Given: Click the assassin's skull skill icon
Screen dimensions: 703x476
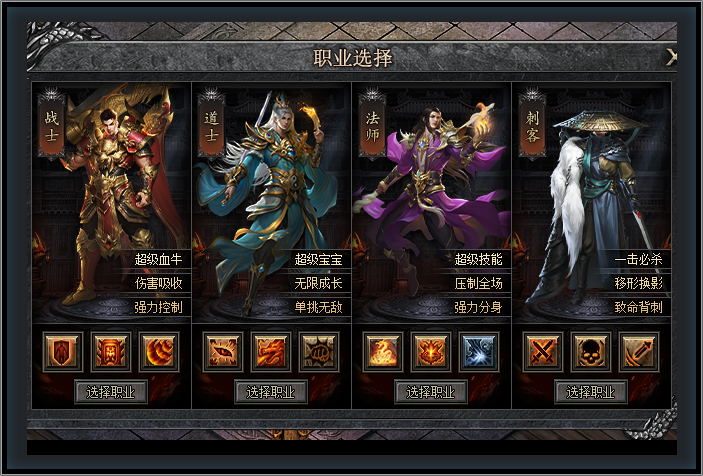Looking at the screenshot, I should click(591, 352).
